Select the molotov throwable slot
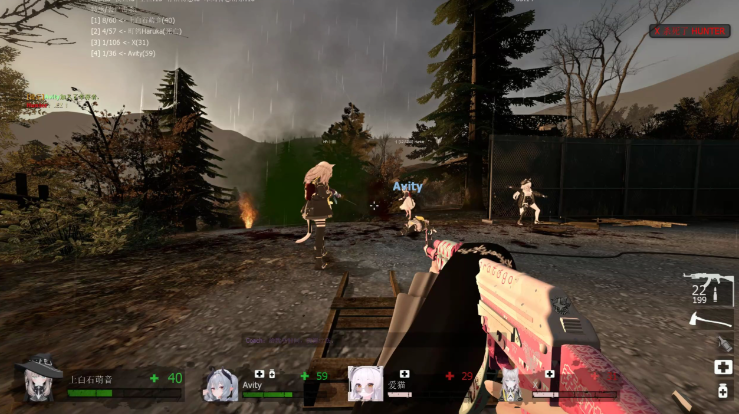 (723, 344)
